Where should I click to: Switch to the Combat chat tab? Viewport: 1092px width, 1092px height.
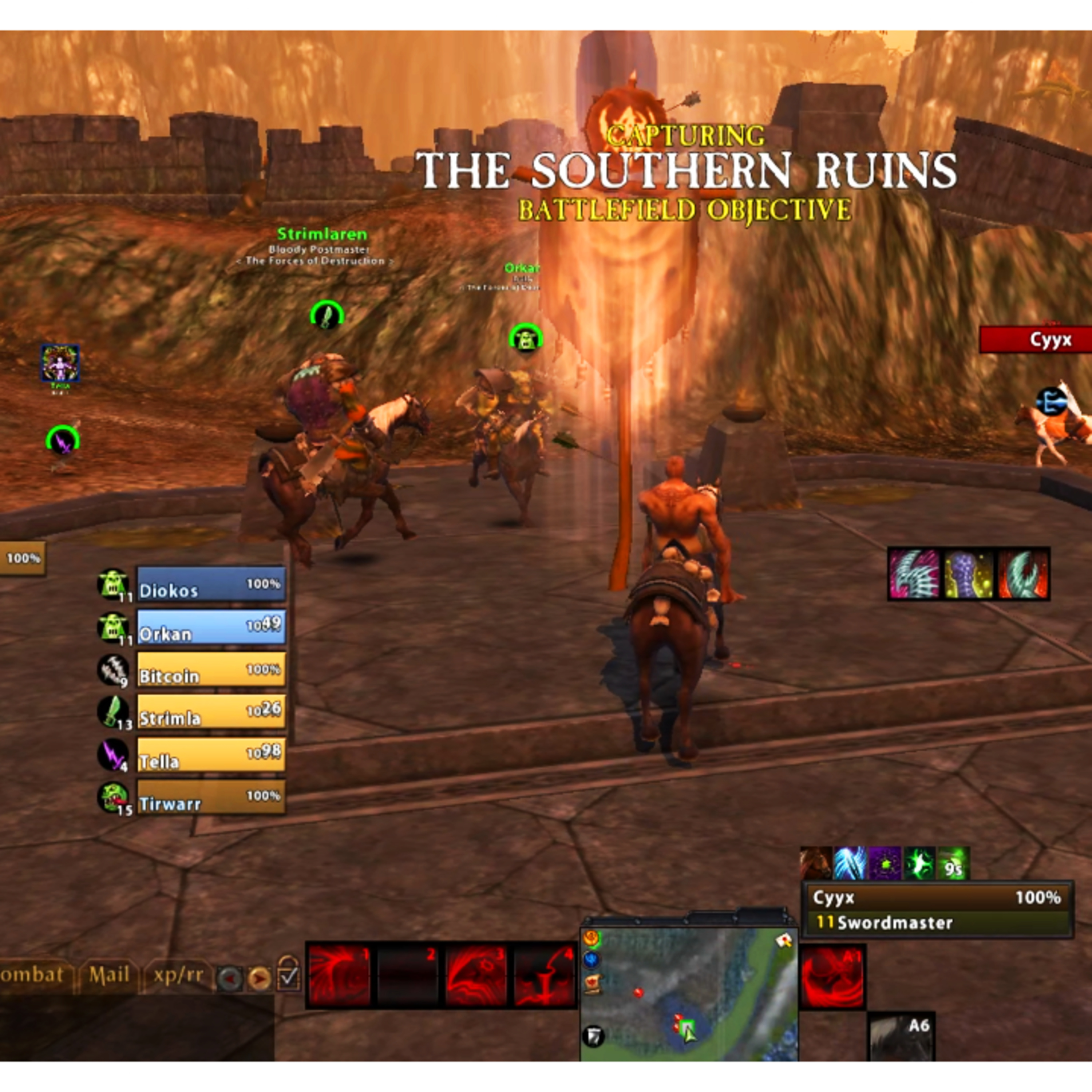click(31, 975)
